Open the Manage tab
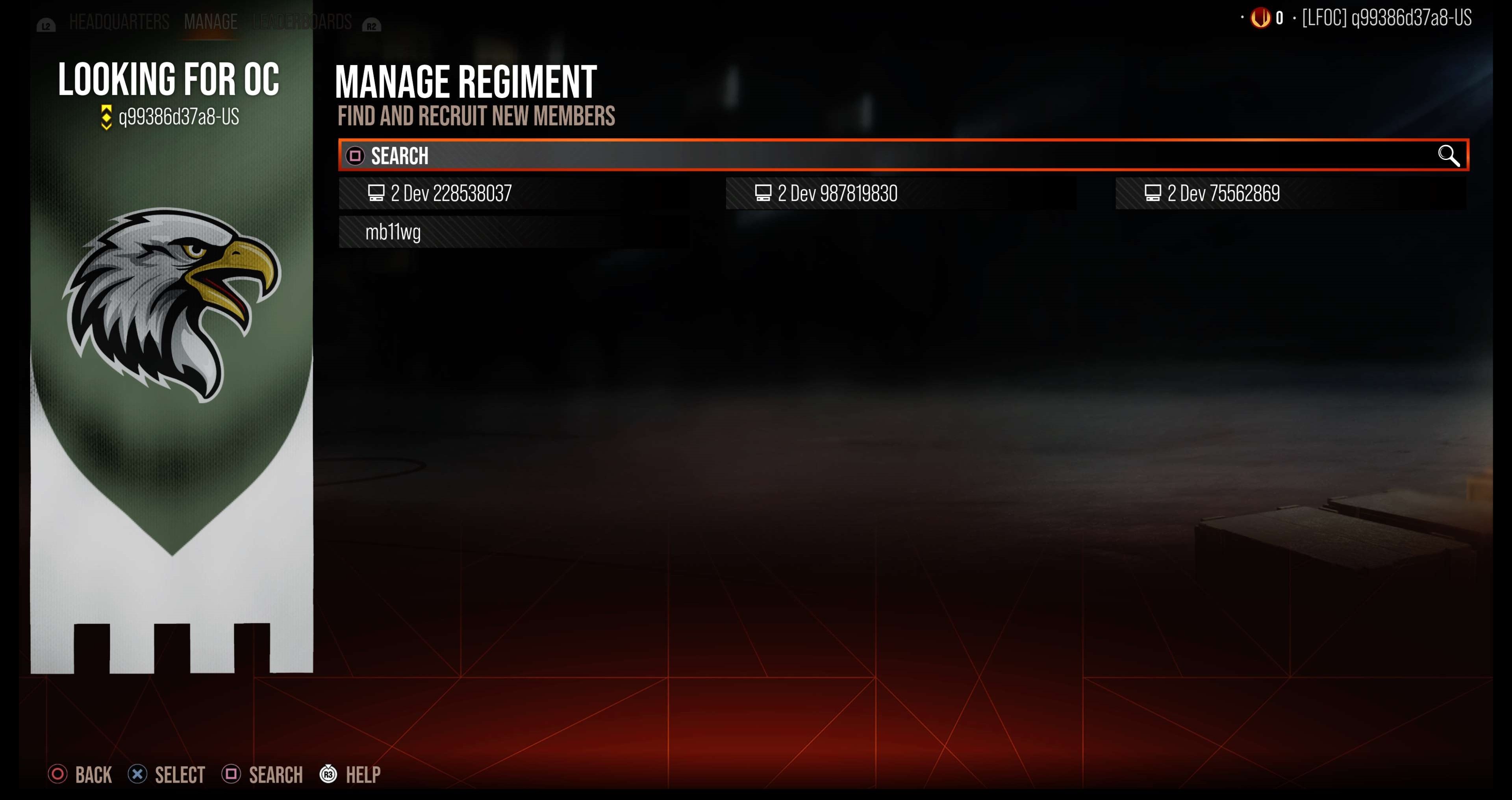Viewport: 1512px width, 800px height. tap(210, 22)
